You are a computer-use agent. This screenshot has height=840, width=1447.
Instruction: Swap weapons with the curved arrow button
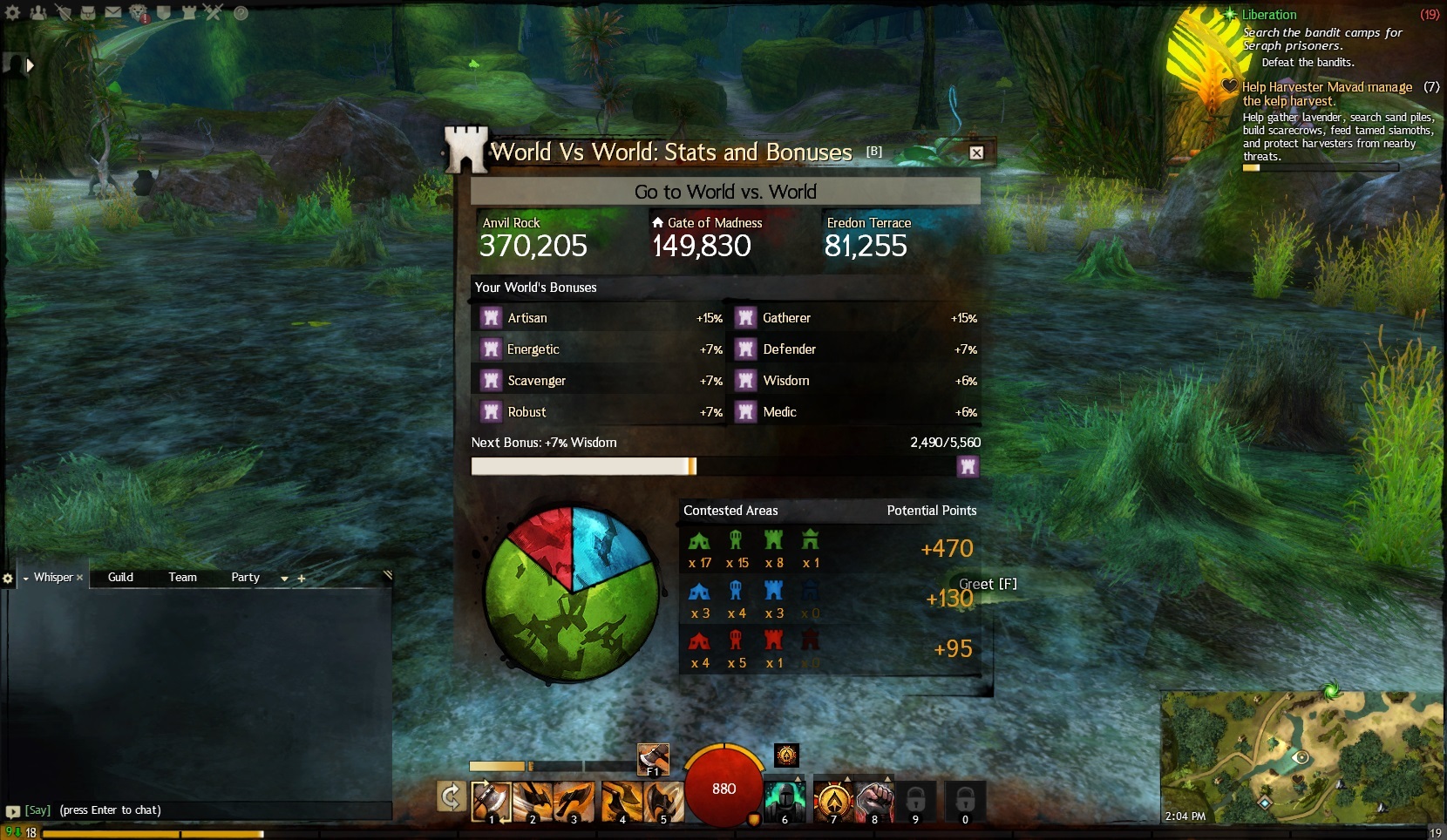click(x=451, y=796)
